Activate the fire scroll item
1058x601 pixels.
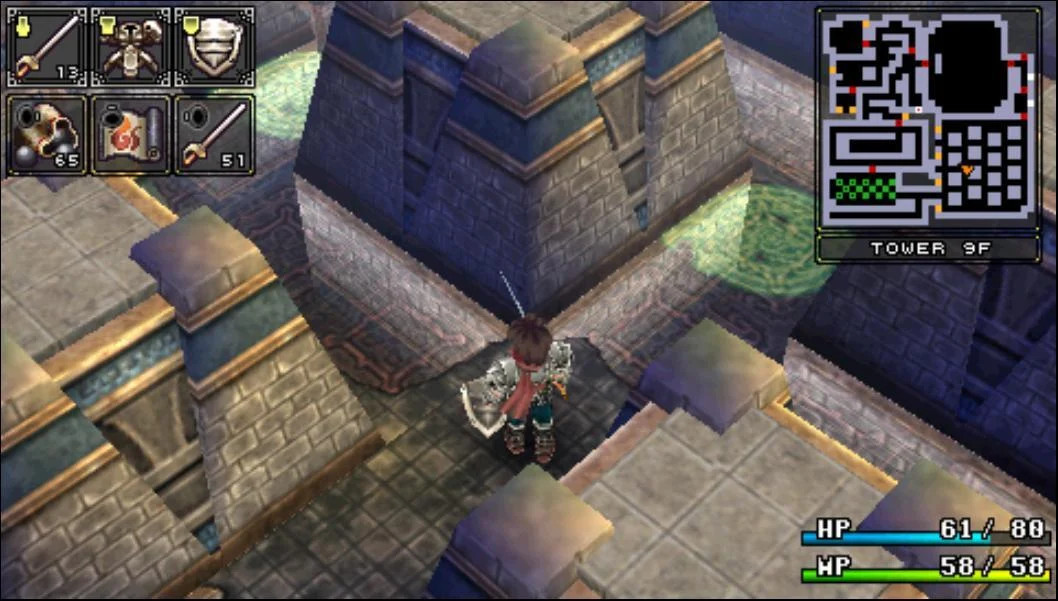click(x=131, y=134)
